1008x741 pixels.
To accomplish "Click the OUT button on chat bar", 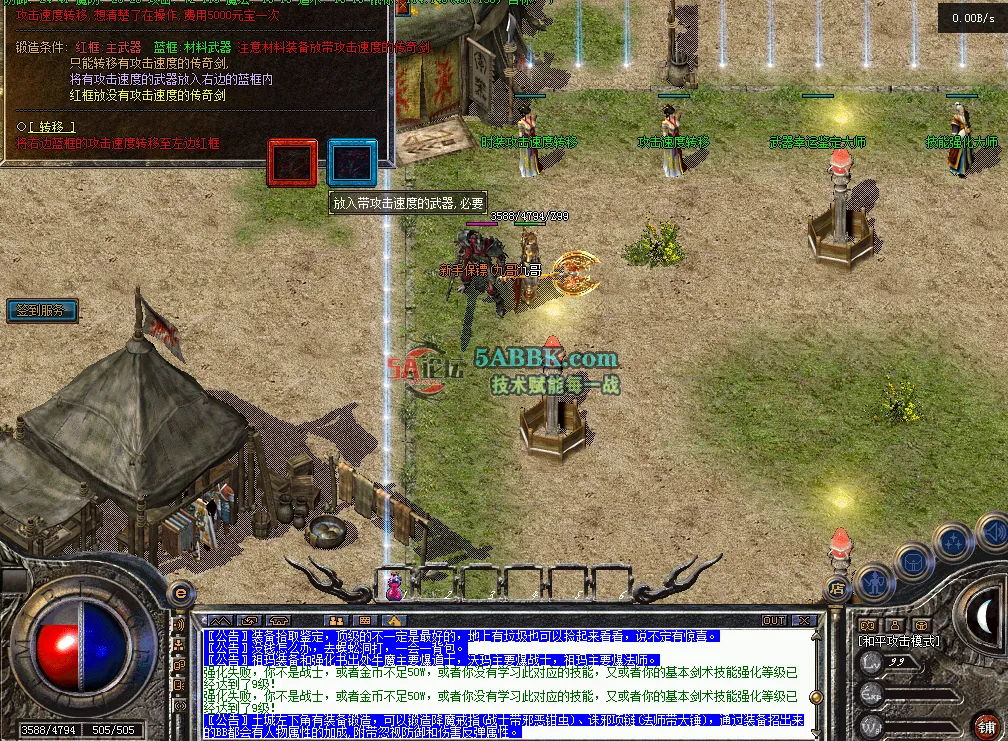I will coord(773,621).
